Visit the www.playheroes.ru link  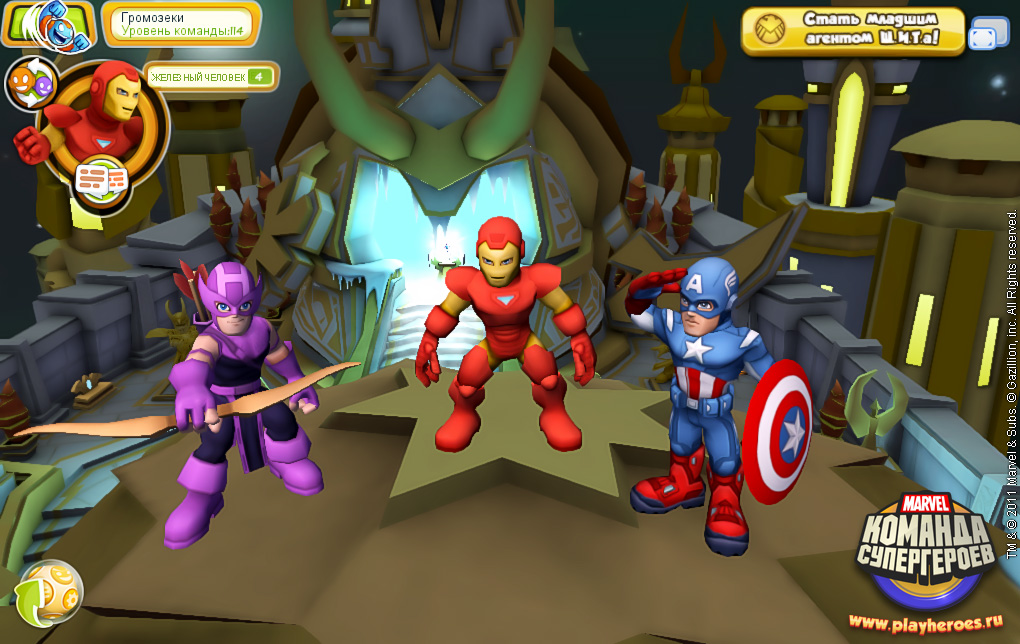(926, 622)
